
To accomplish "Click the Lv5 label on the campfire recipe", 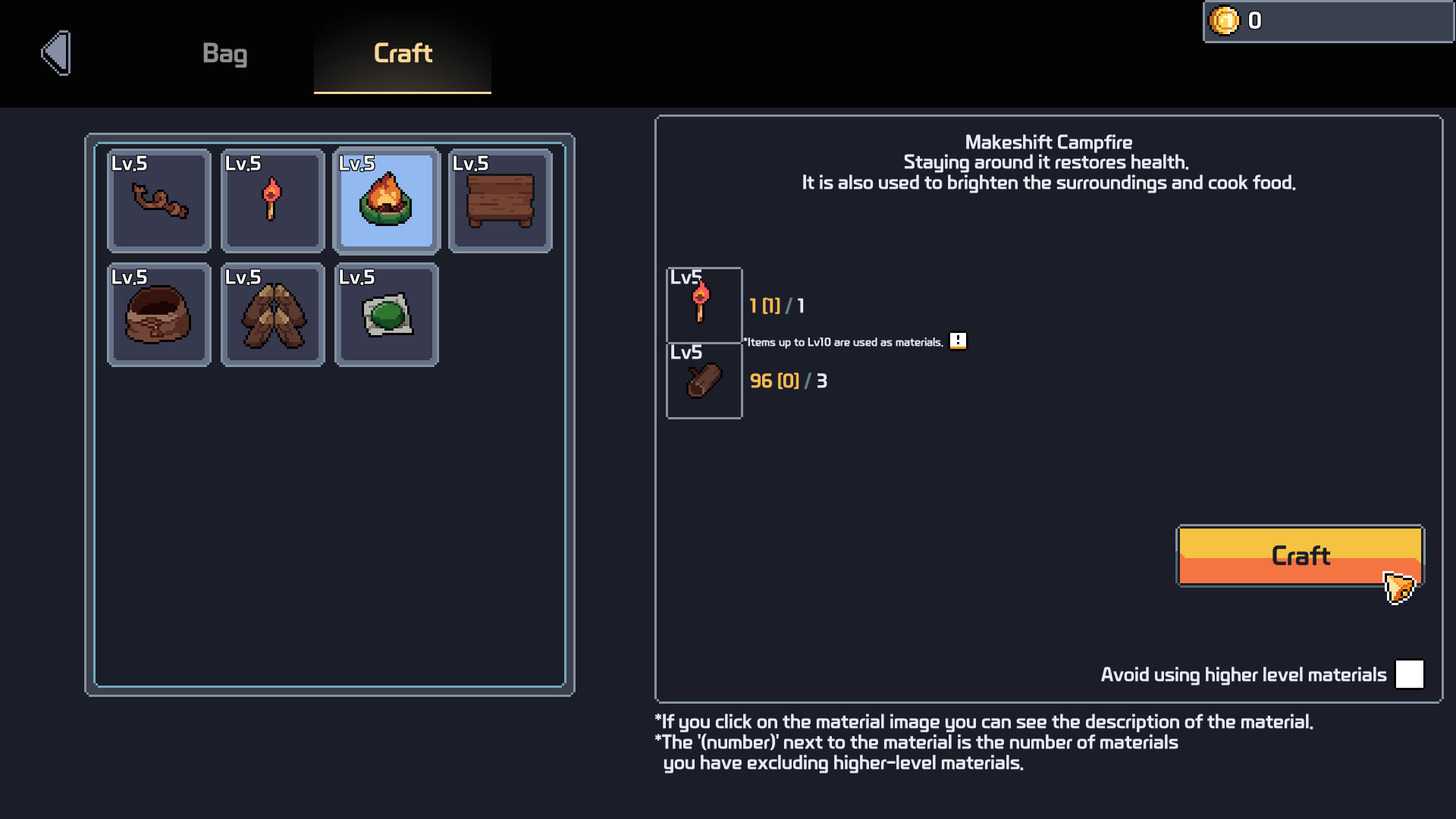I will [x=358, y=162].
